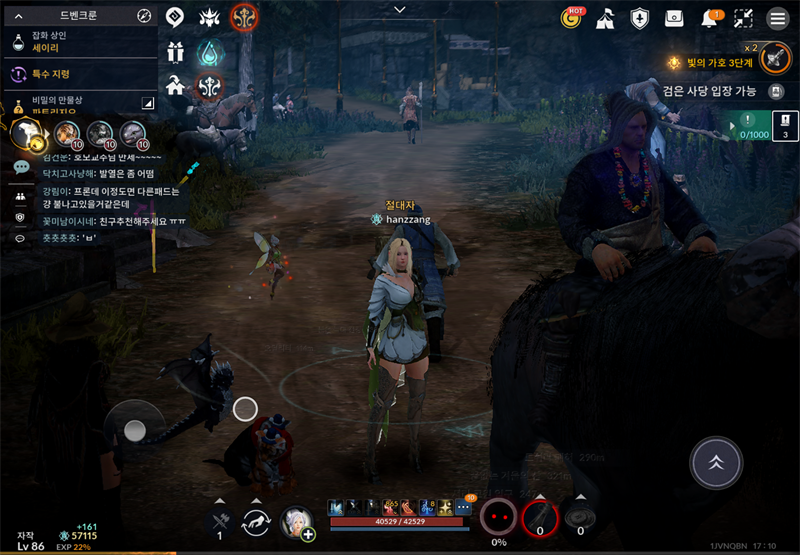
Task: Open the character portrait with plus sign
Action: tap(298, 522)
